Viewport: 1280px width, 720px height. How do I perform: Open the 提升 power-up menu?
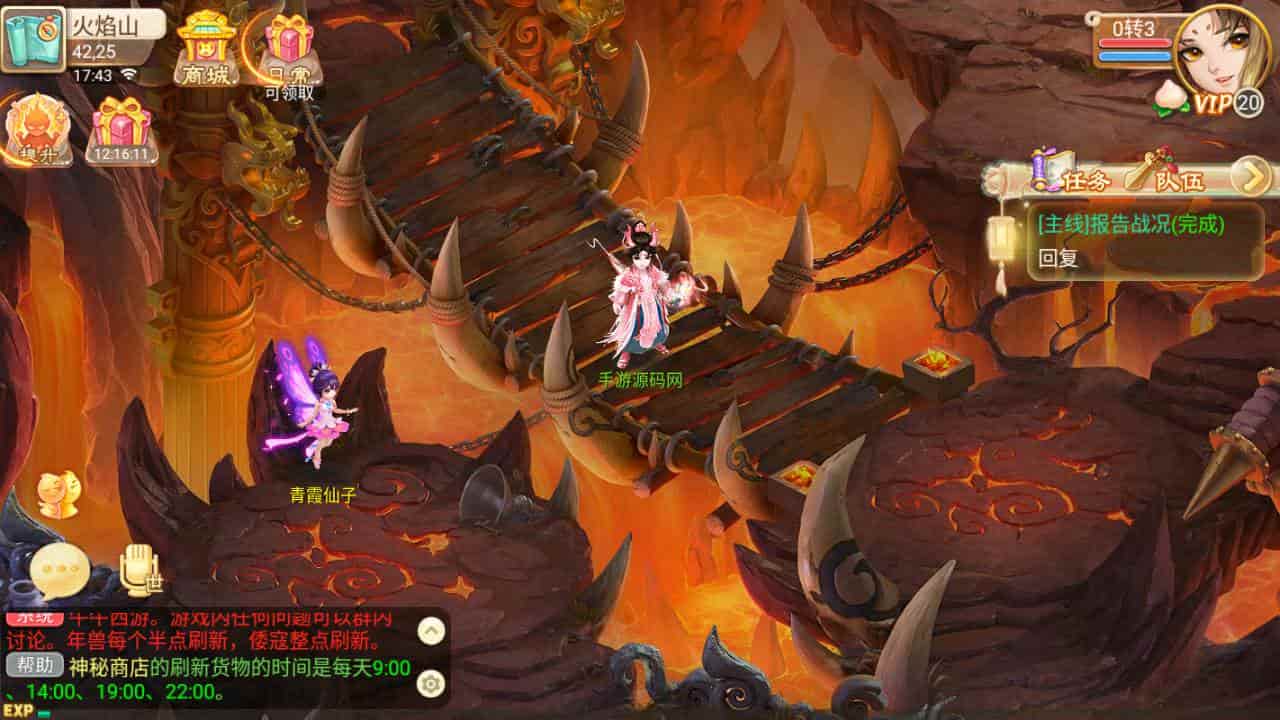(x=38, y=130)
